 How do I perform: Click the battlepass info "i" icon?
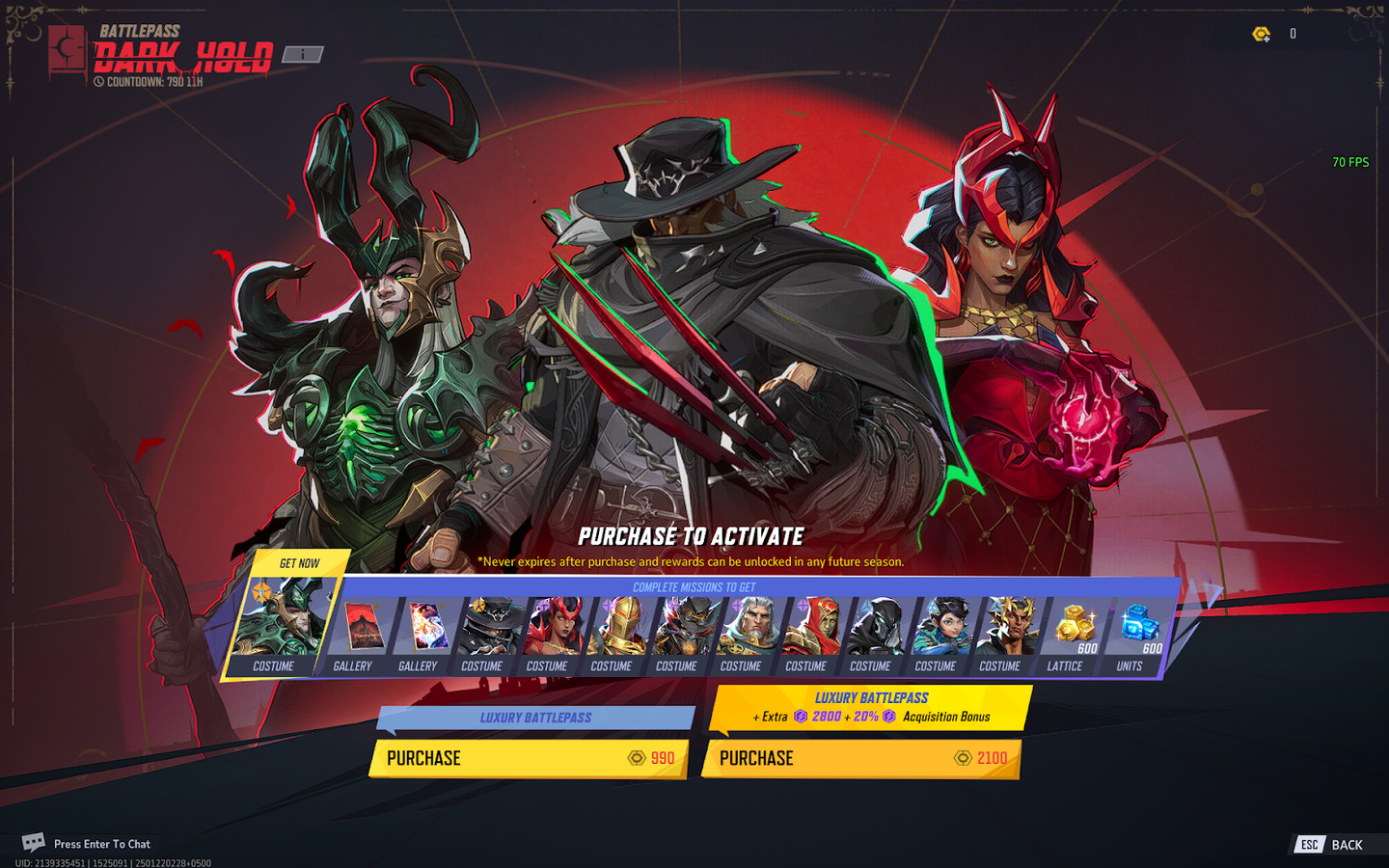click(x=303, y=55)
